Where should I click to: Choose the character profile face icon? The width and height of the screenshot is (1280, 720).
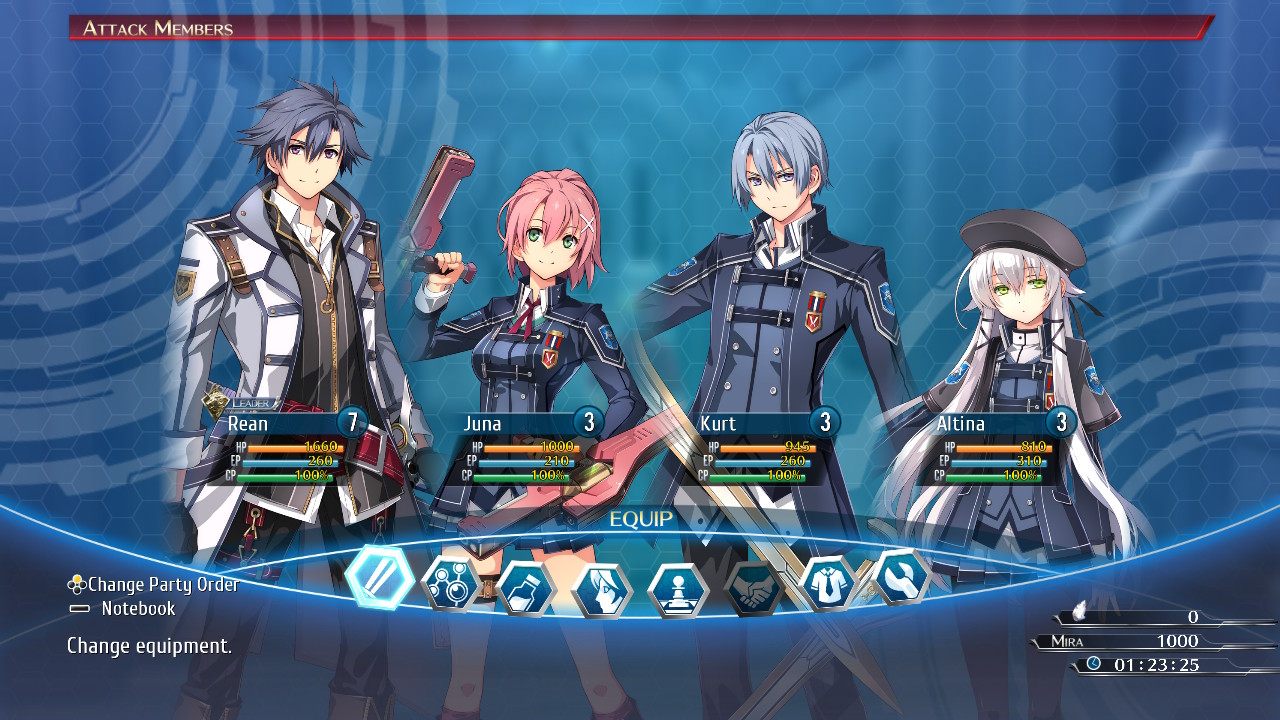(x=602, y=591)
